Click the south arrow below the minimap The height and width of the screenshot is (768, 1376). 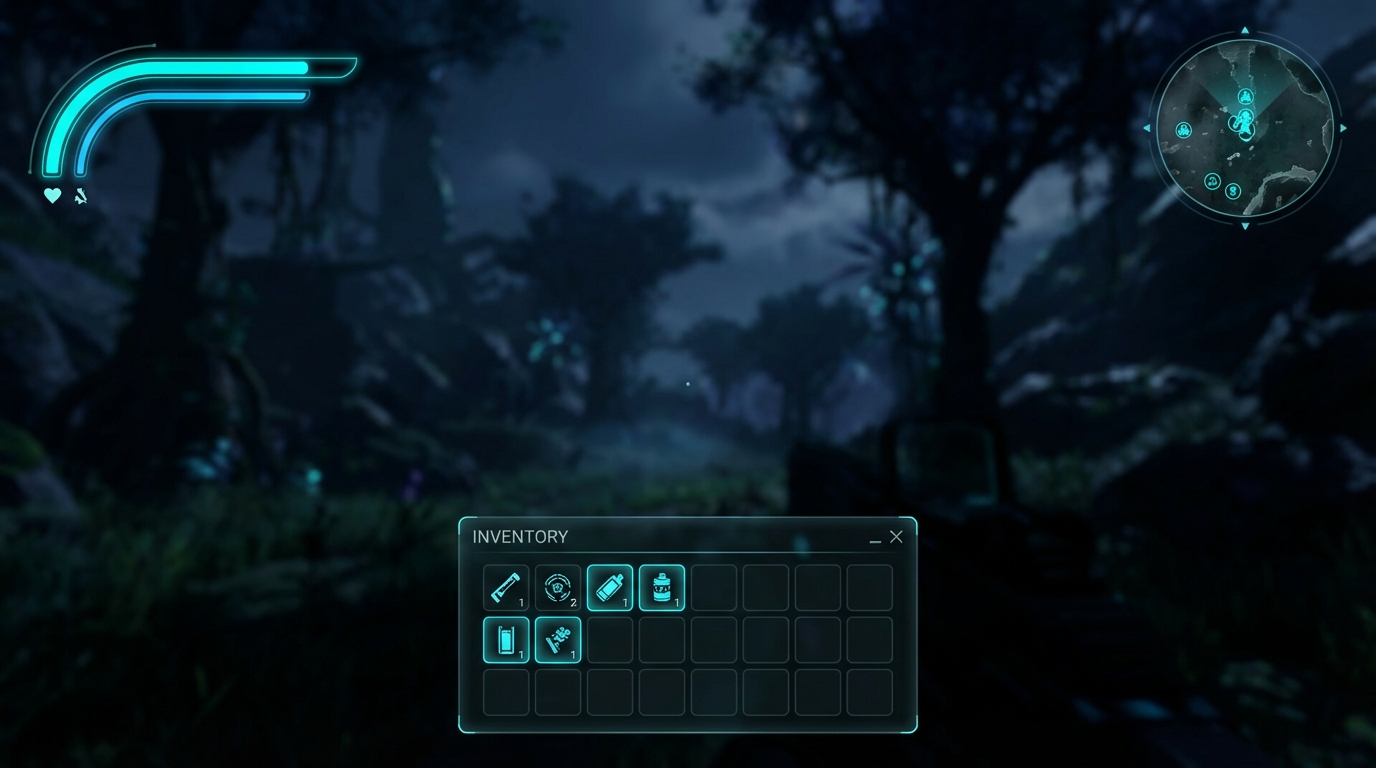[x=1245, y=224]
